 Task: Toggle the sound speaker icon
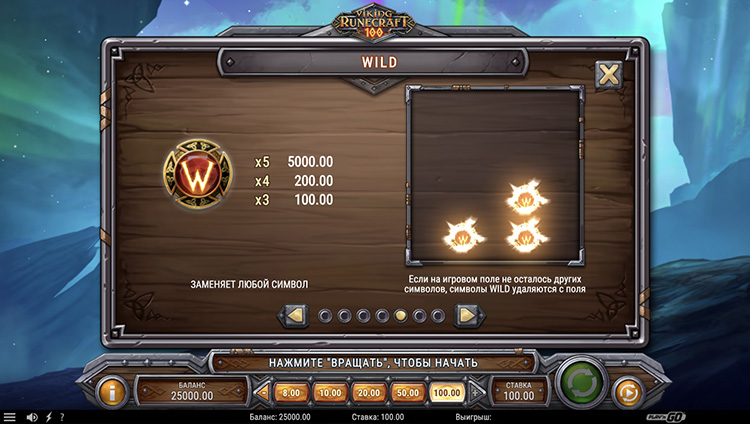31,417
